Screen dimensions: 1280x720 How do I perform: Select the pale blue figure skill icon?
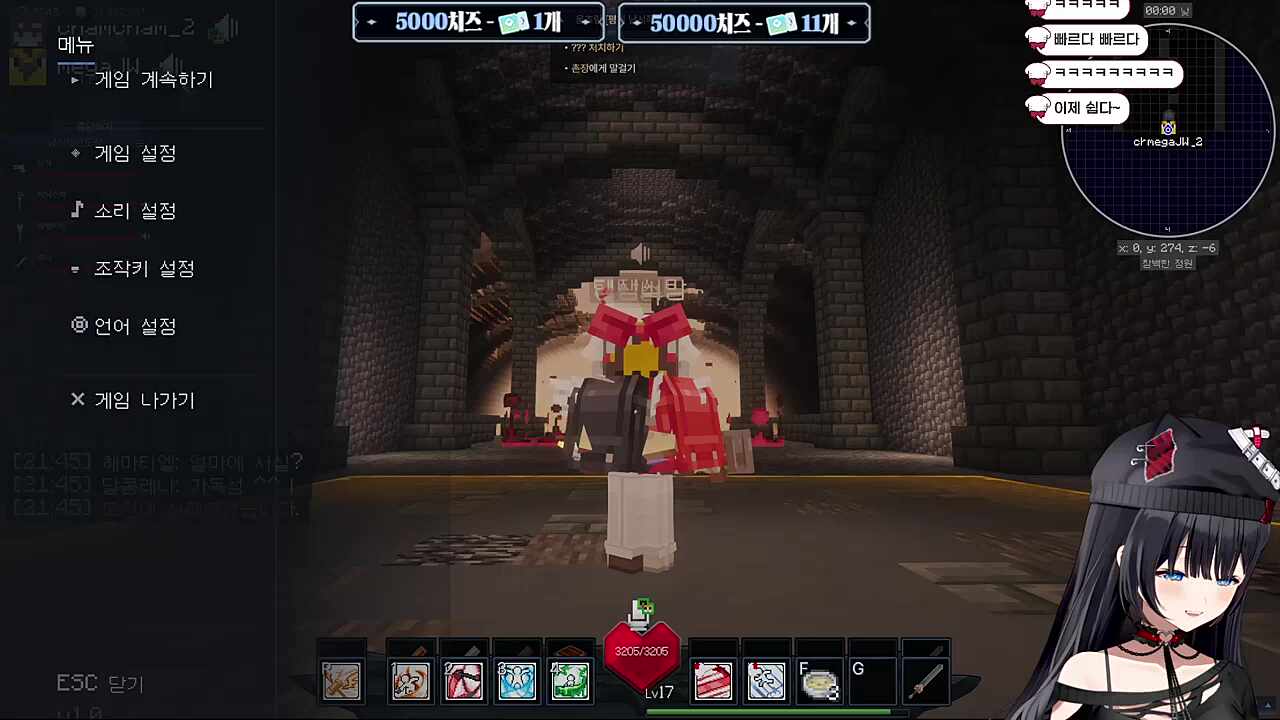pos(766,681)
